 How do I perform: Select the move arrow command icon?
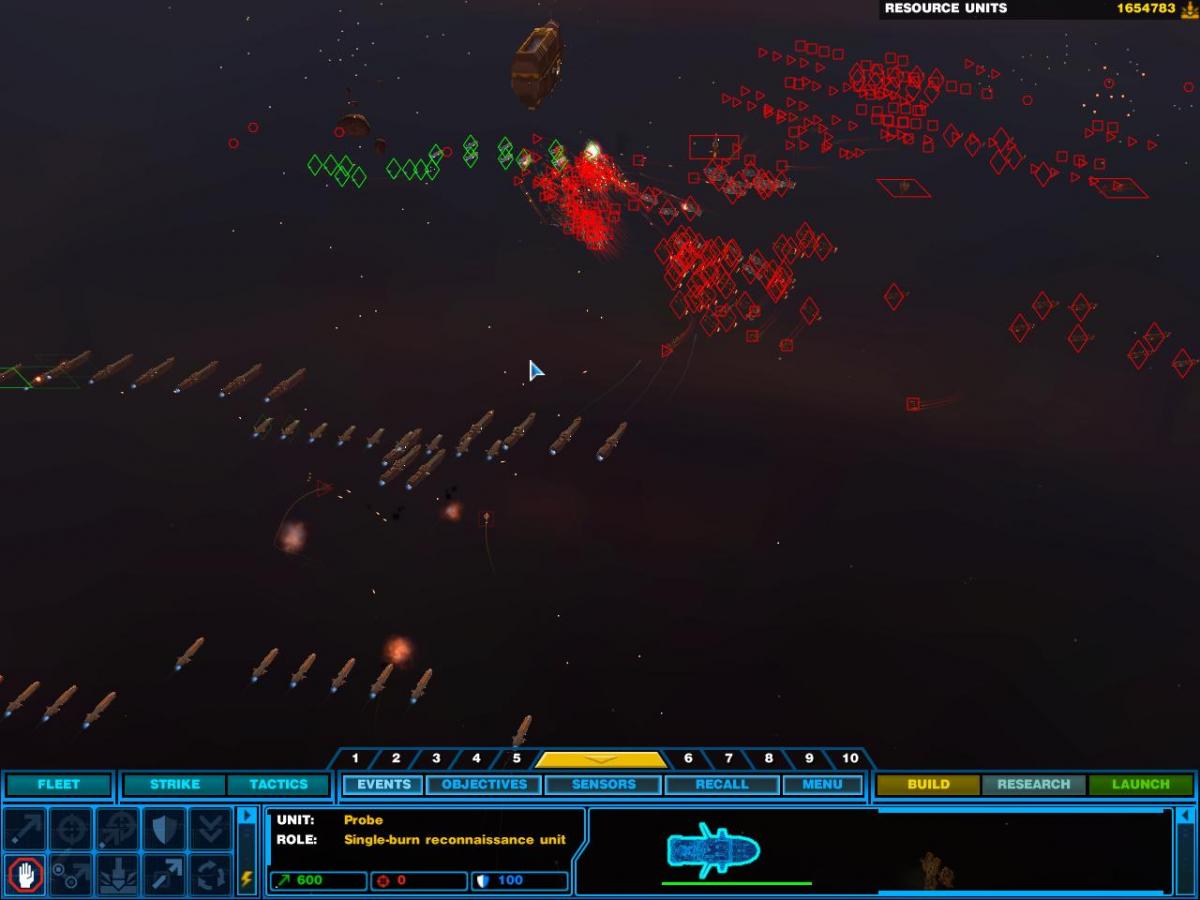(25, 829)
